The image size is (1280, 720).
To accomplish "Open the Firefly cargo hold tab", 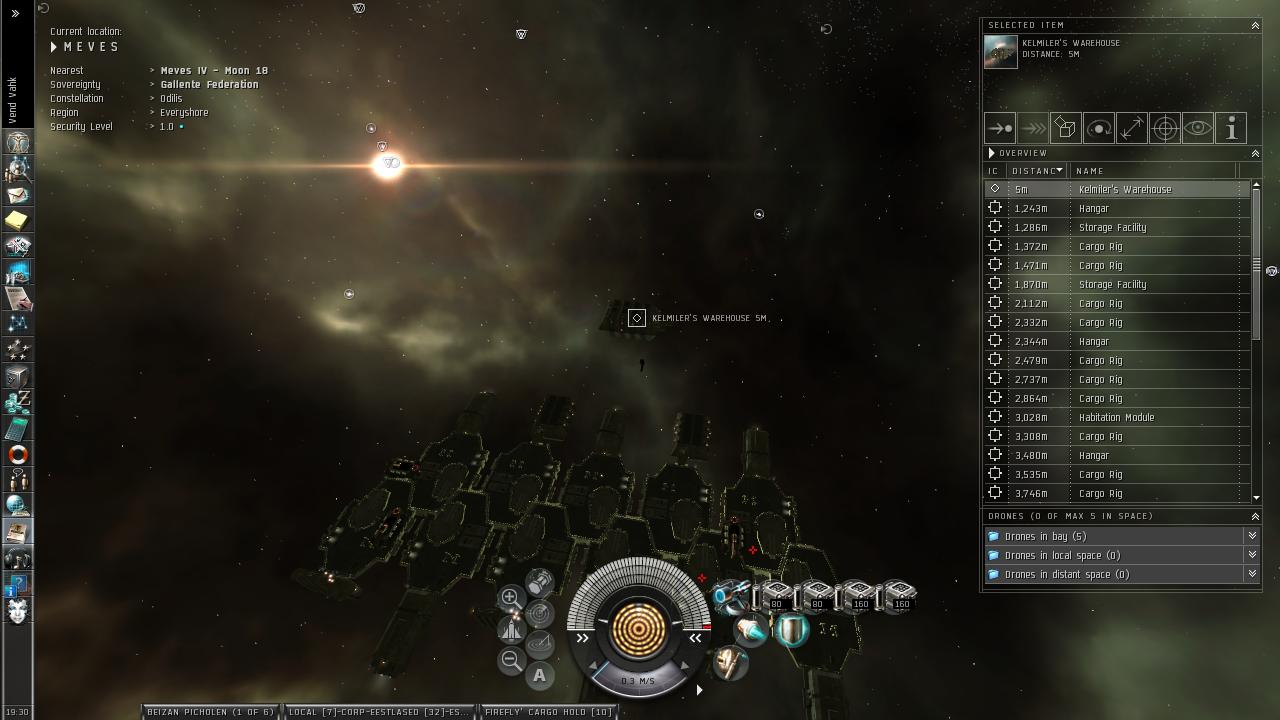I will coord(548,712).
